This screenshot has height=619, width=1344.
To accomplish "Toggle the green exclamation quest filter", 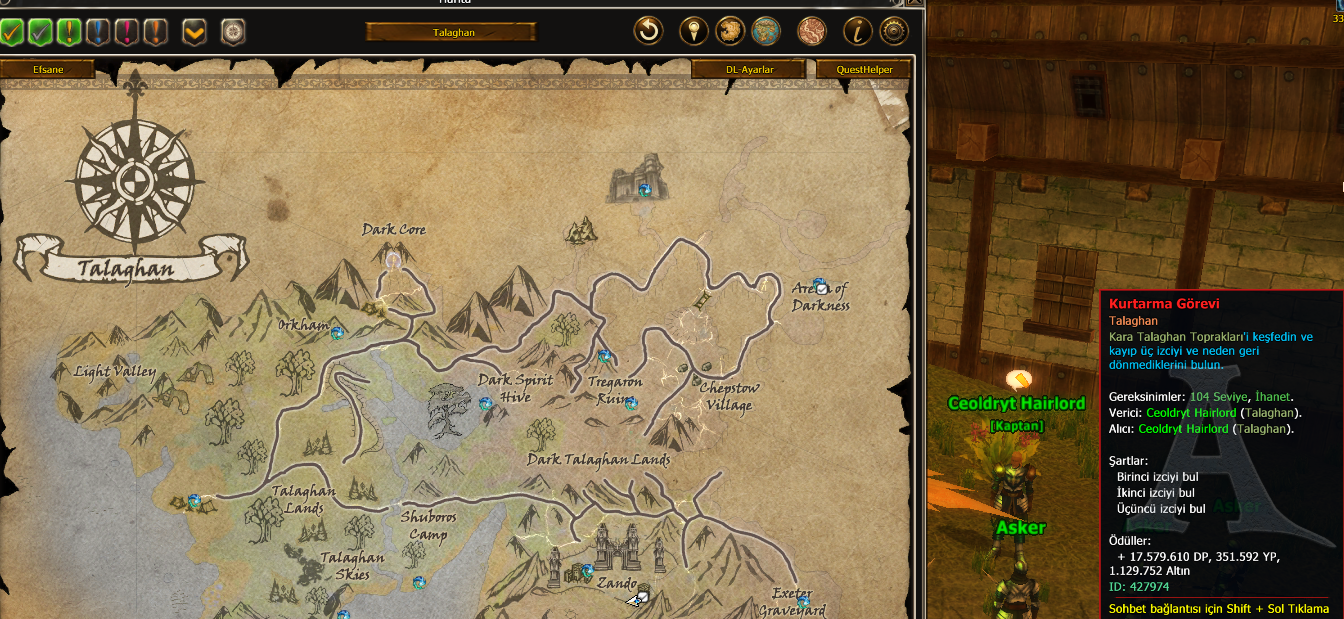I will [x=69, y=32].
